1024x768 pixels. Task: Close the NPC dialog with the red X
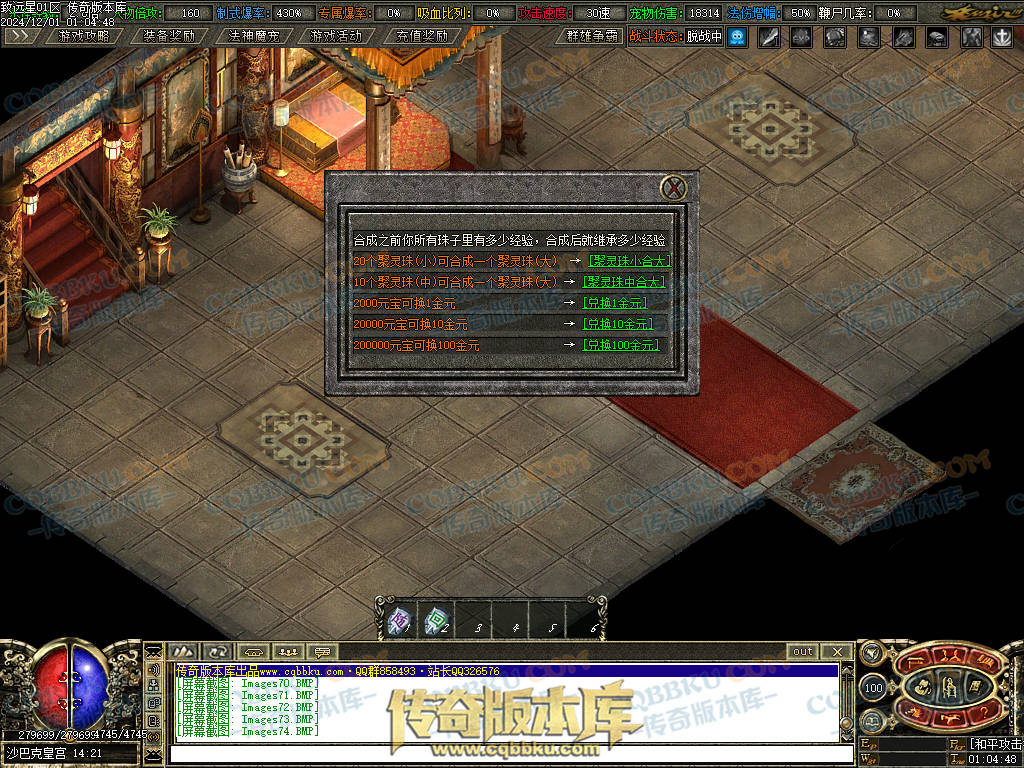(675, 188)
